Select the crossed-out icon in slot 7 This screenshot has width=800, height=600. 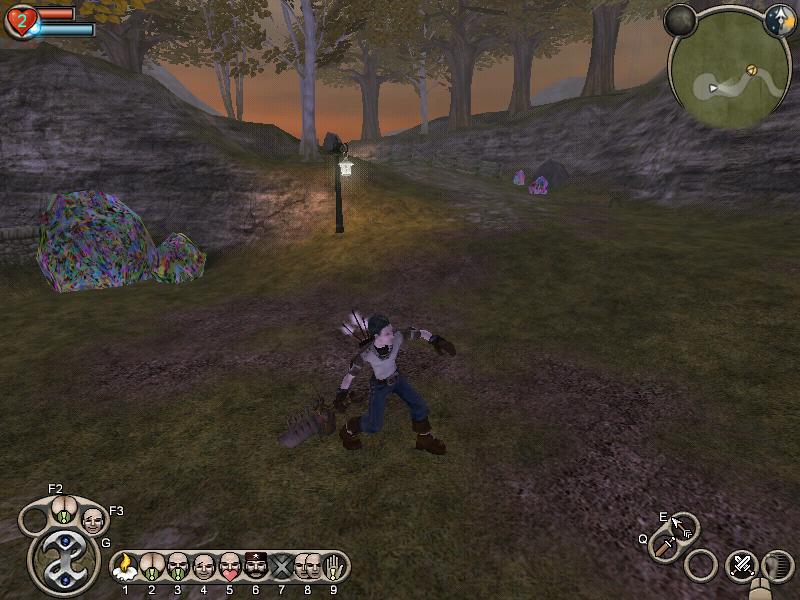282,567
